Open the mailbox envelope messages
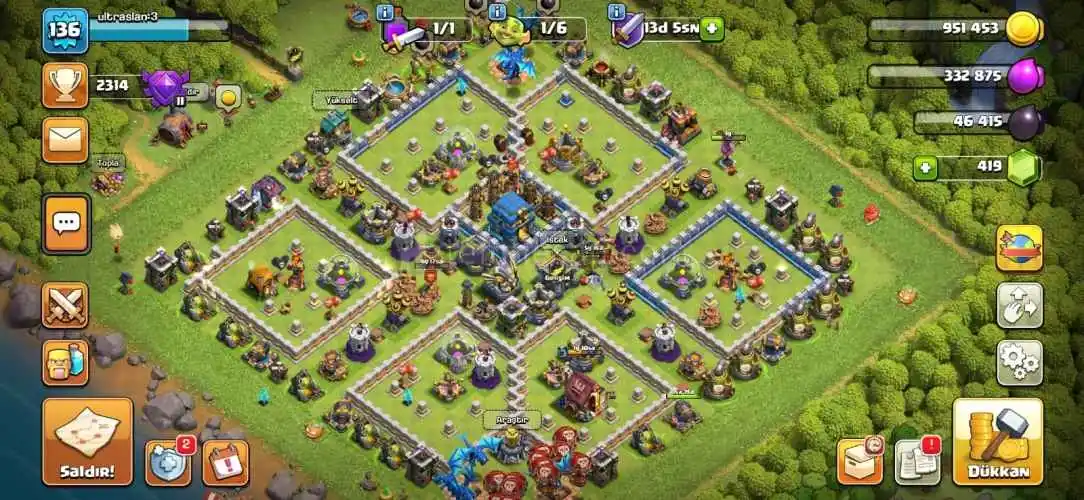This screenshot has height=500, width=1084. click(x=65, y=140)
